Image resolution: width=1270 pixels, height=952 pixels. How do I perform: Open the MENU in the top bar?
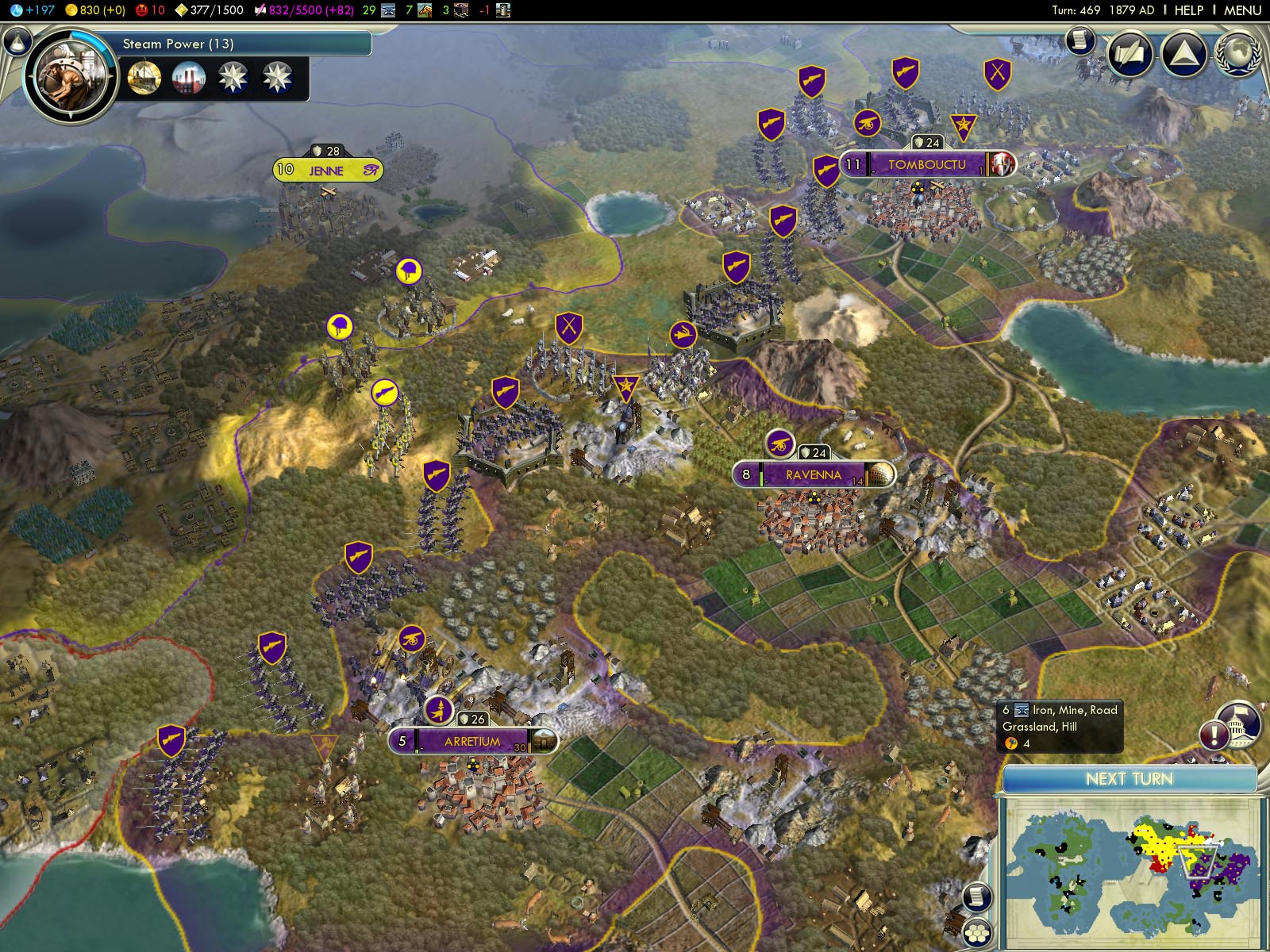click(x=1242, y=10)
